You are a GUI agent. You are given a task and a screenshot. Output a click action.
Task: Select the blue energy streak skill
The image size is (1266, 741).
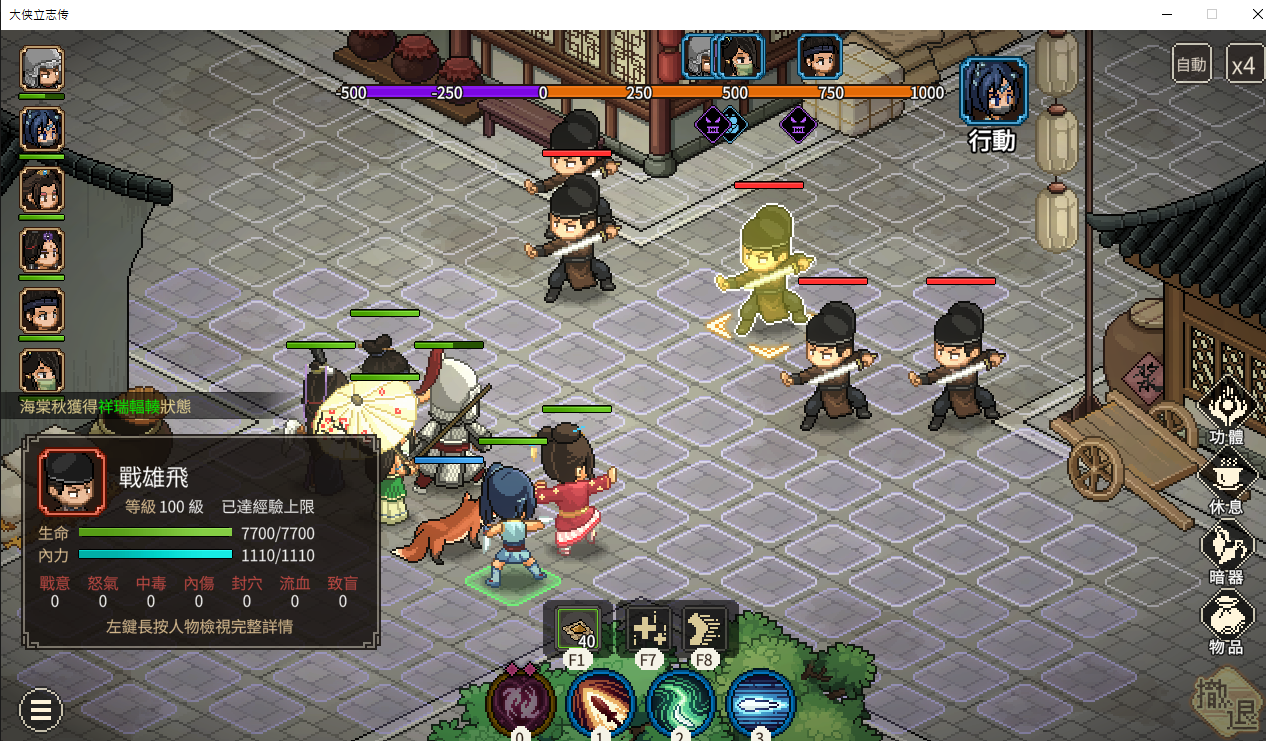tap(761, 703)
